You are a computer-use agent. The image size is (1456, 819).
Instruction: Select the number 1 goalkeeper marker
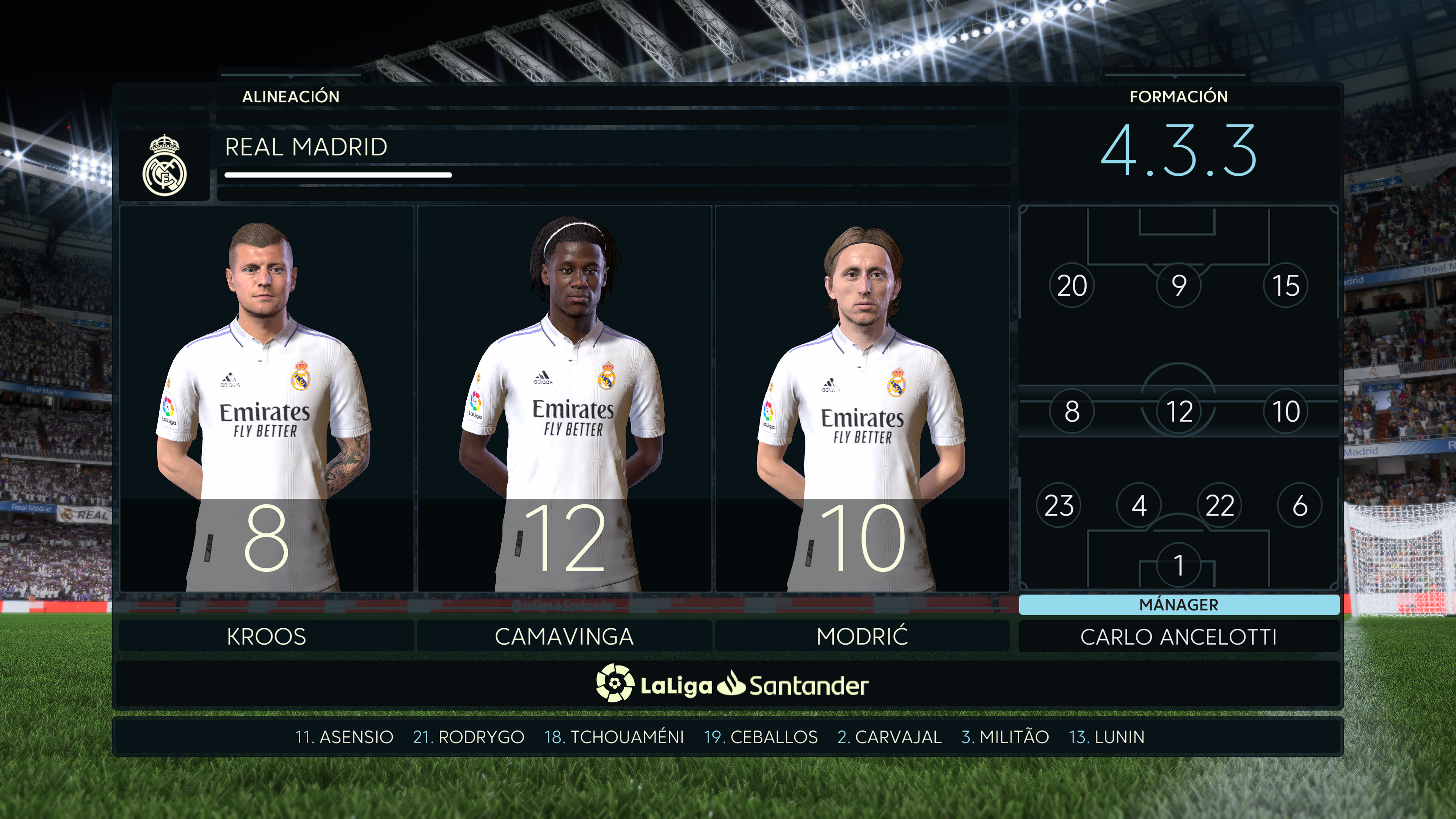click(x=1178, y=565)
